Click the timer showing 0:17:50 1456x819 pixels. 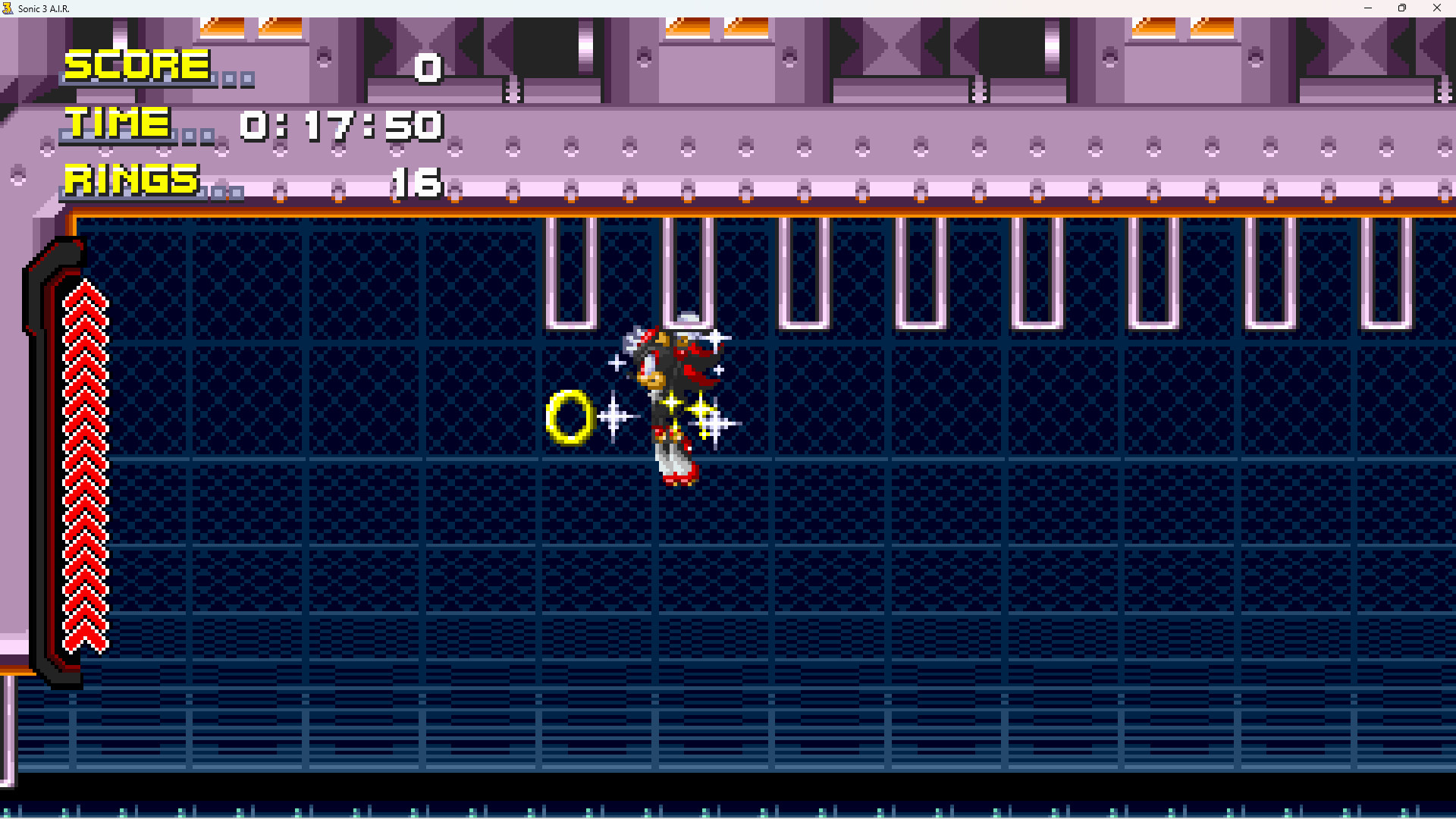[341, 126]
